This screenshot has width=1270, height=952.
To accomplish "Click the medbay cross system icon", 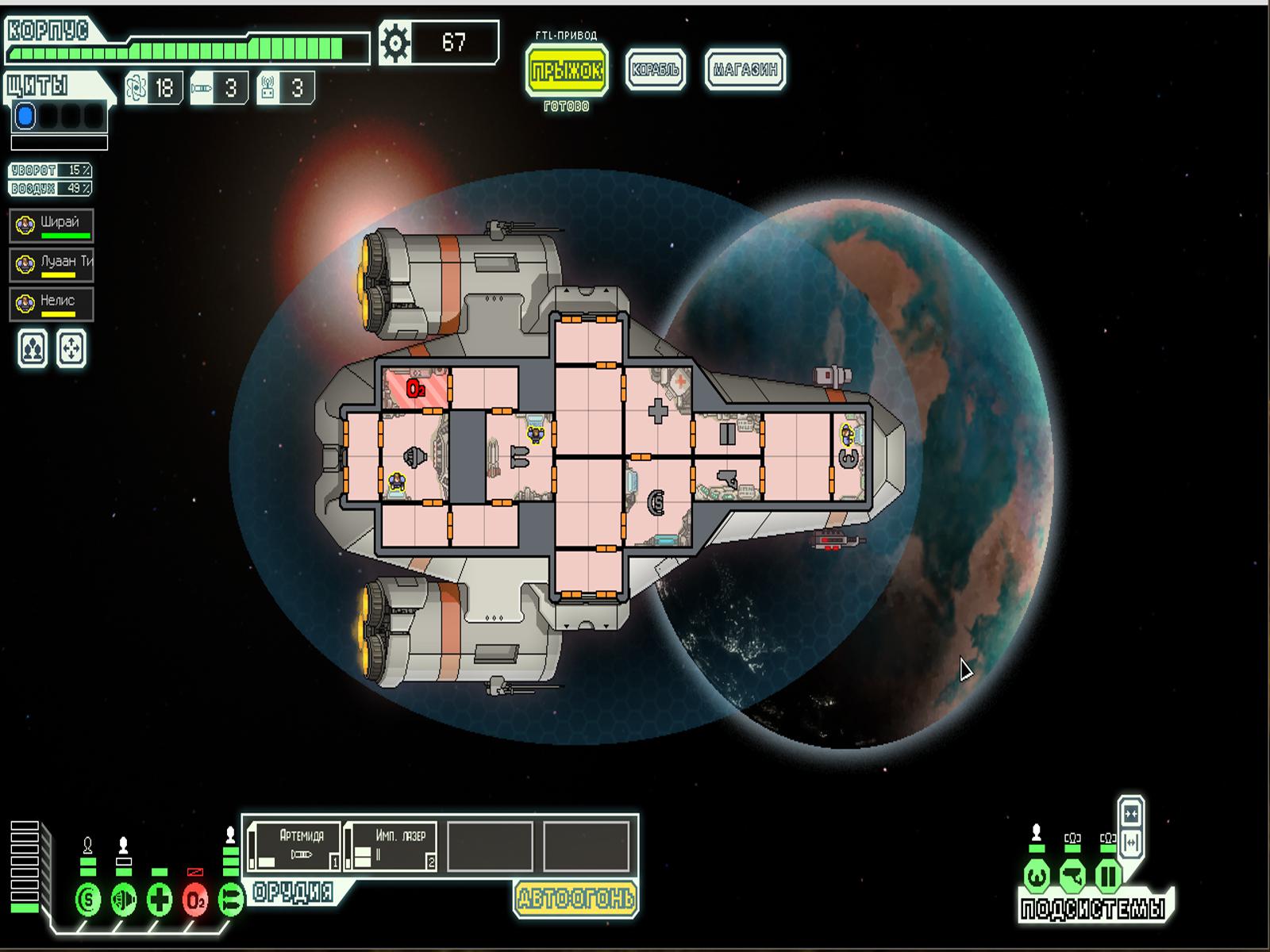I will pos(160,900).
